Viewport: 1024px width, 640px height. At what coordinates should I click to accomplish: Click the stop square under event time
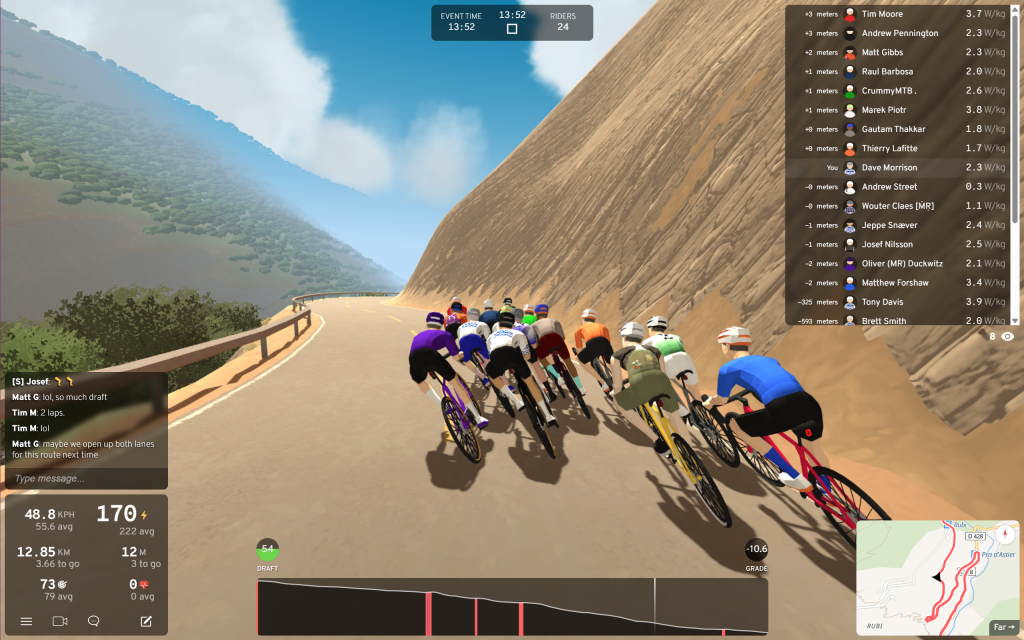click(512, 29)
